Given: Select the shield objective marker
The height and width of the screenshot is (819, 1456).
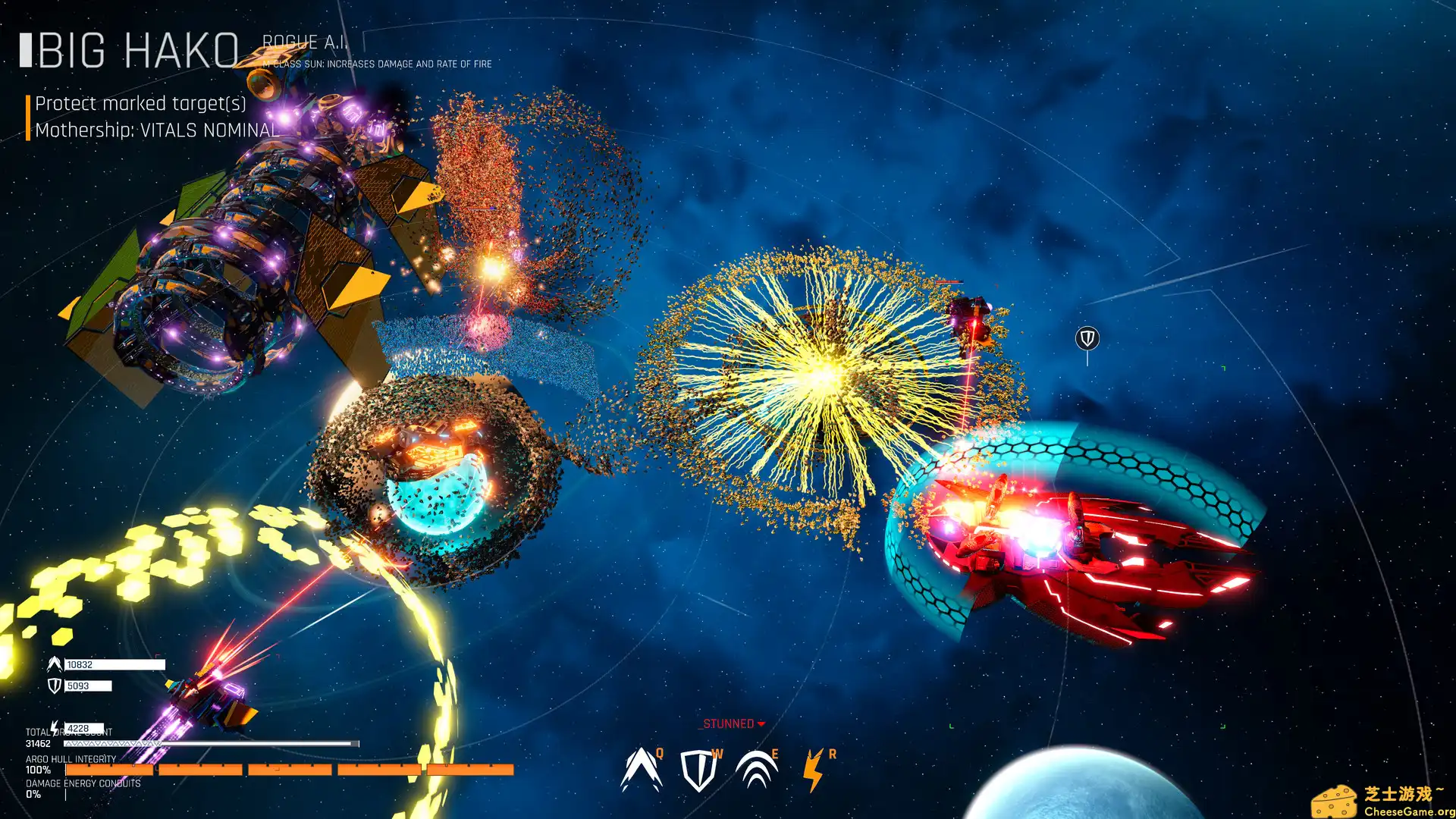Looking at the screenshot, I should coord(1087,338).
